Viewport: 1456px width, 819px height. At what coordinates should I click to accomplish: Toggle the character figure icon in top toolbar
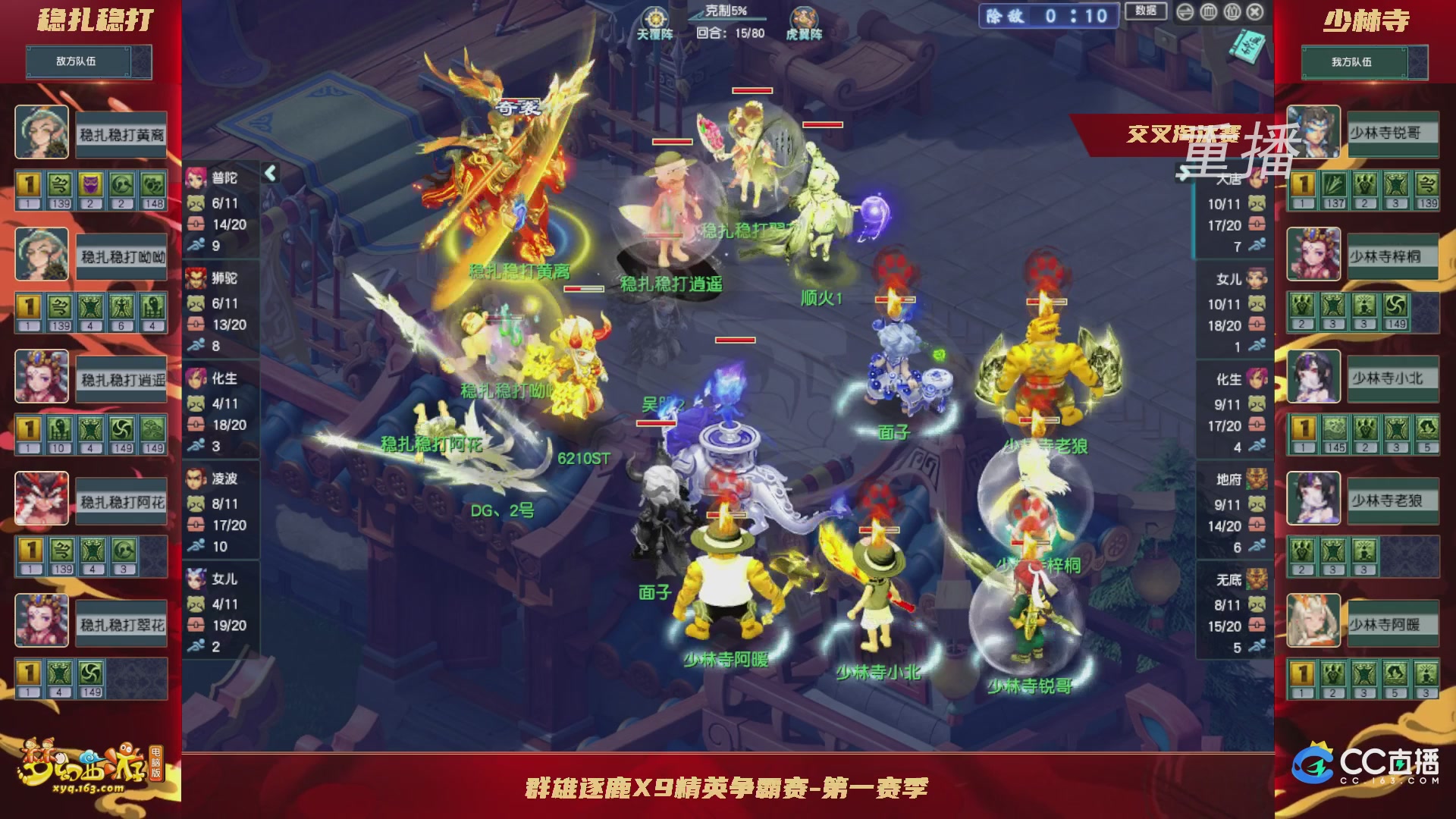[x=1232, y=12]
